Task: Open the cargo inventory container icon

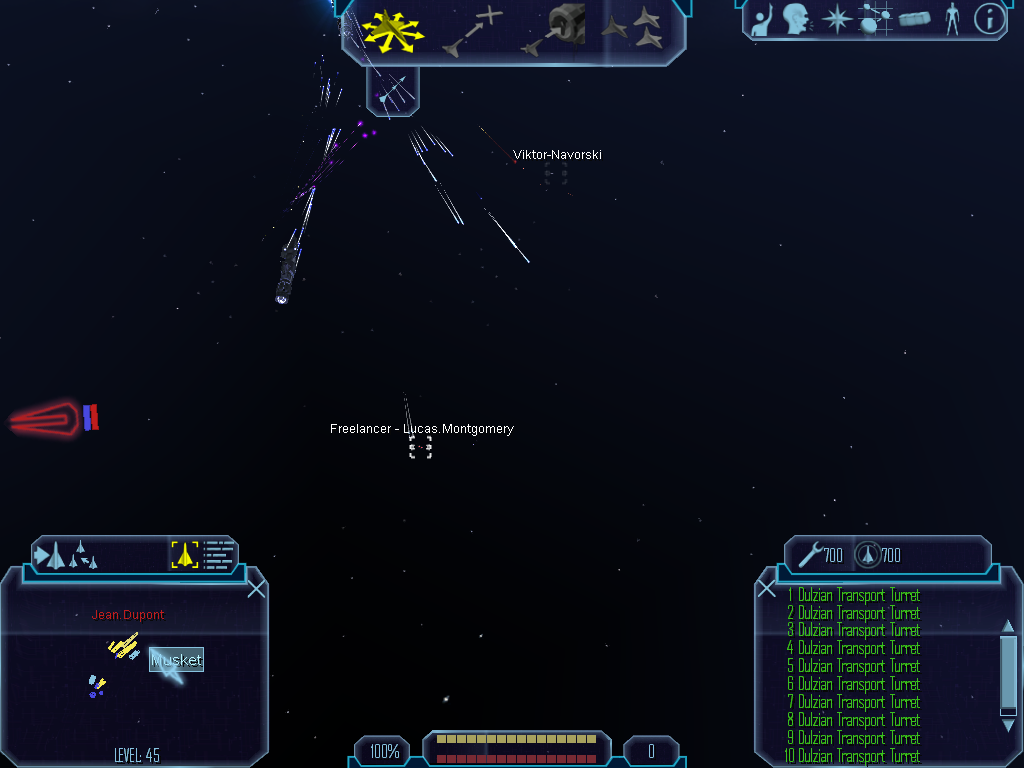Action: click(914, 19)
